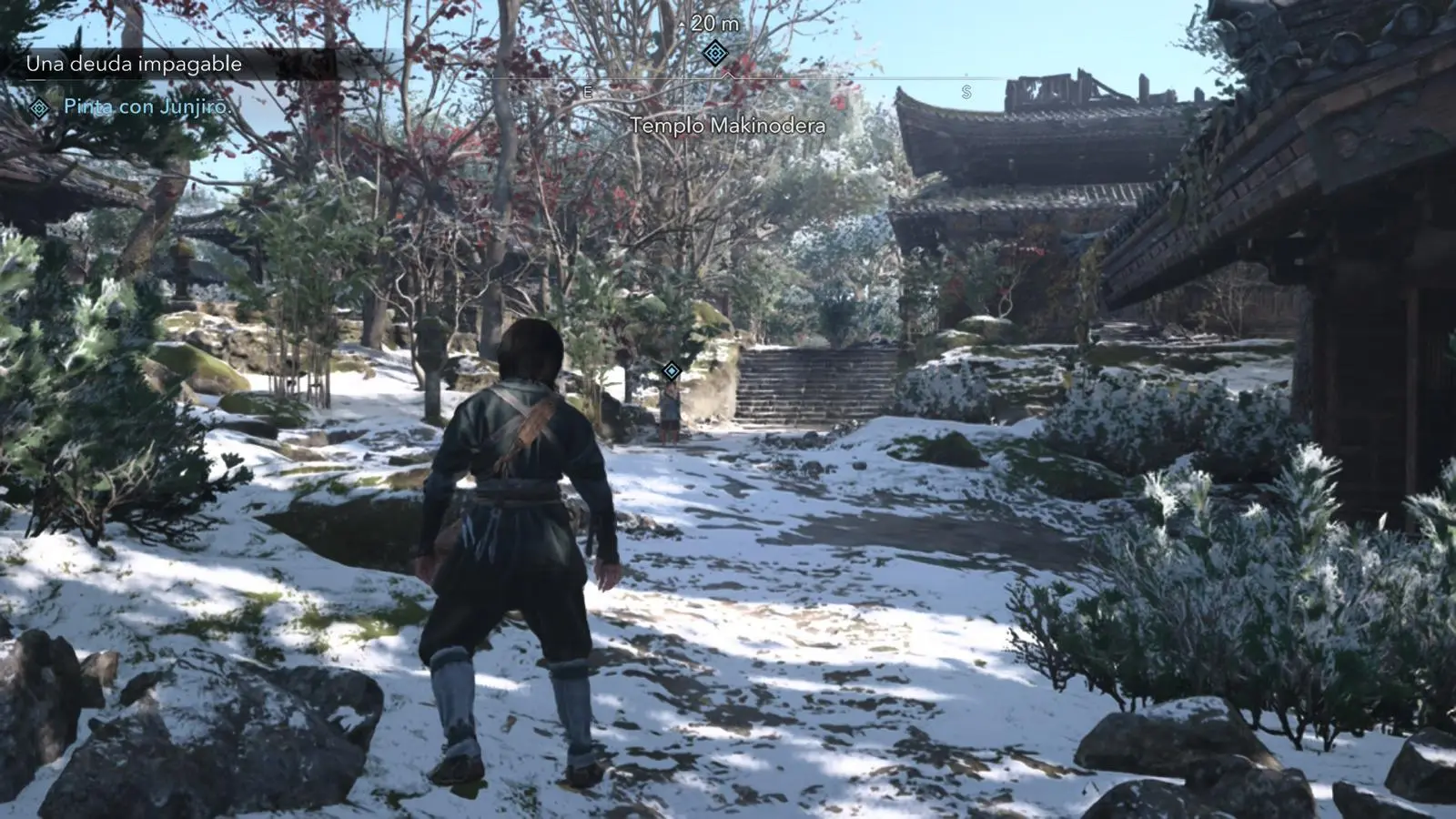The width and height of the screenshot is (1456, 819).
Task: Click the diamond quest marker above Junjiro
Action: (x=672, y=370)
